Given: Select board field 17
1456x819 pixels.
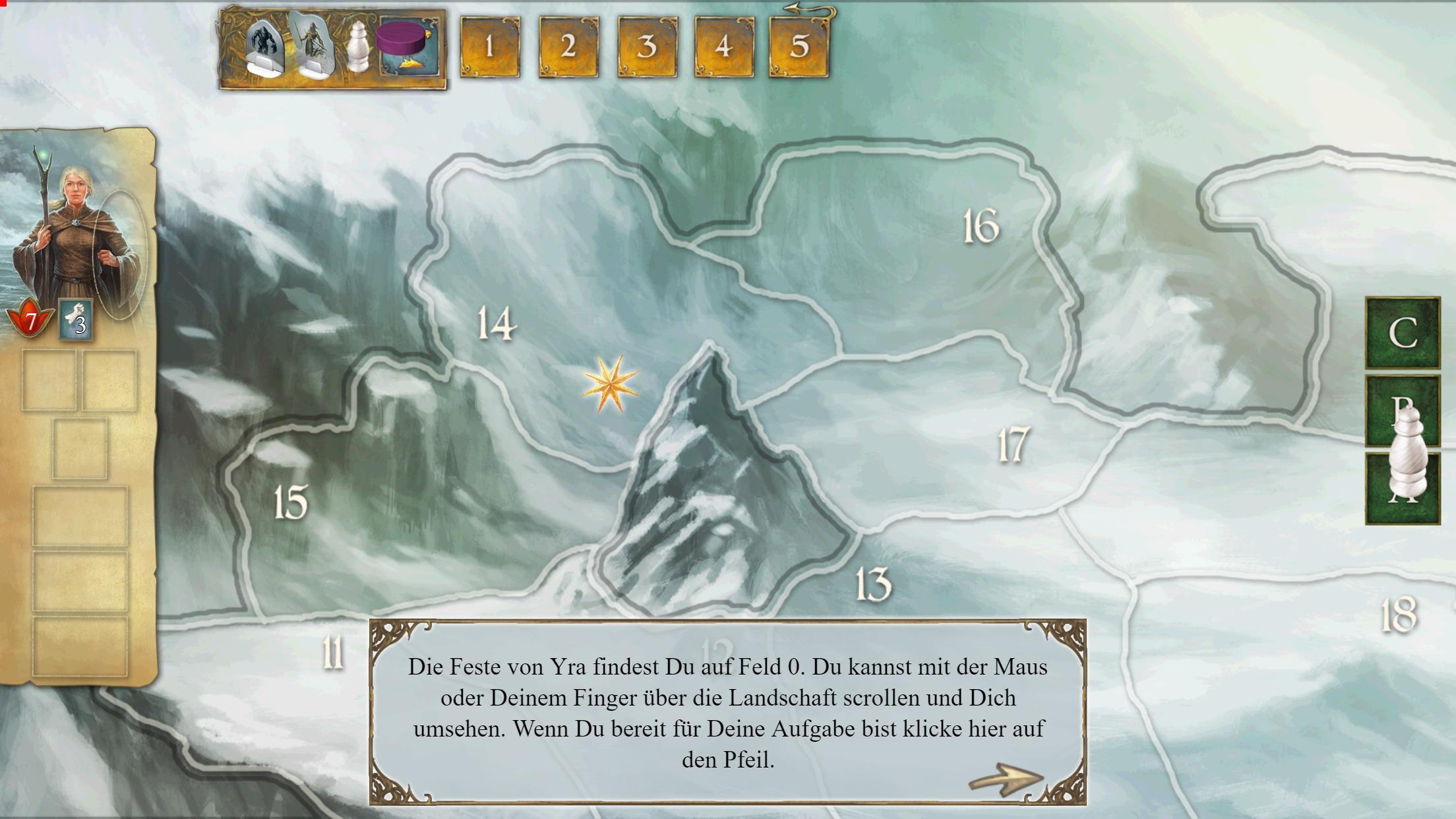Looking at the screenshot, I should [x=1013, y=444].
